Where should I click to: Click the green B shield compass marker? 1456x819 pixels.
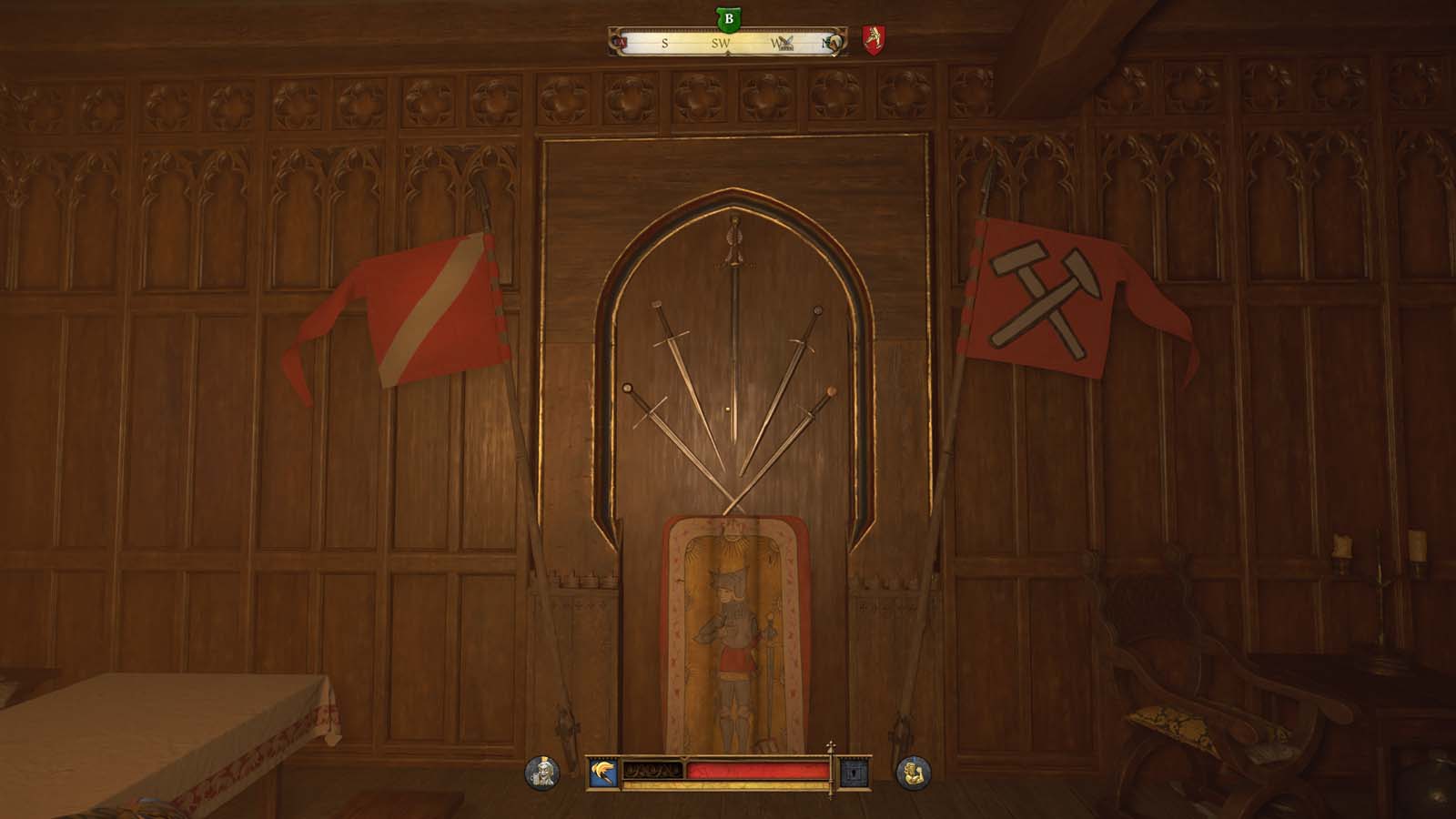pos(728,18)
